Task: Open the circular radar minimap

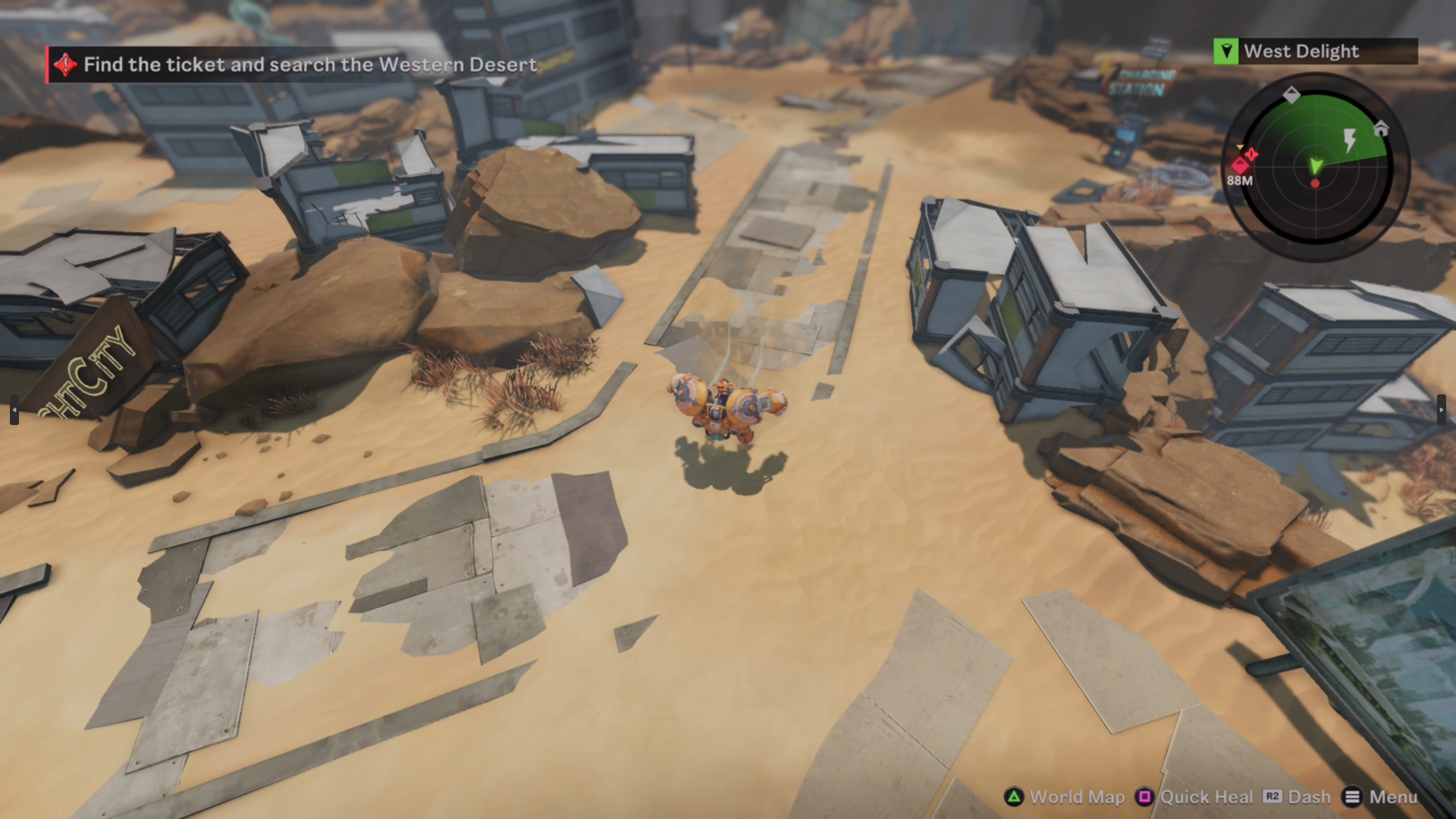Action: pyautogui.click(x=1316, y=167)
